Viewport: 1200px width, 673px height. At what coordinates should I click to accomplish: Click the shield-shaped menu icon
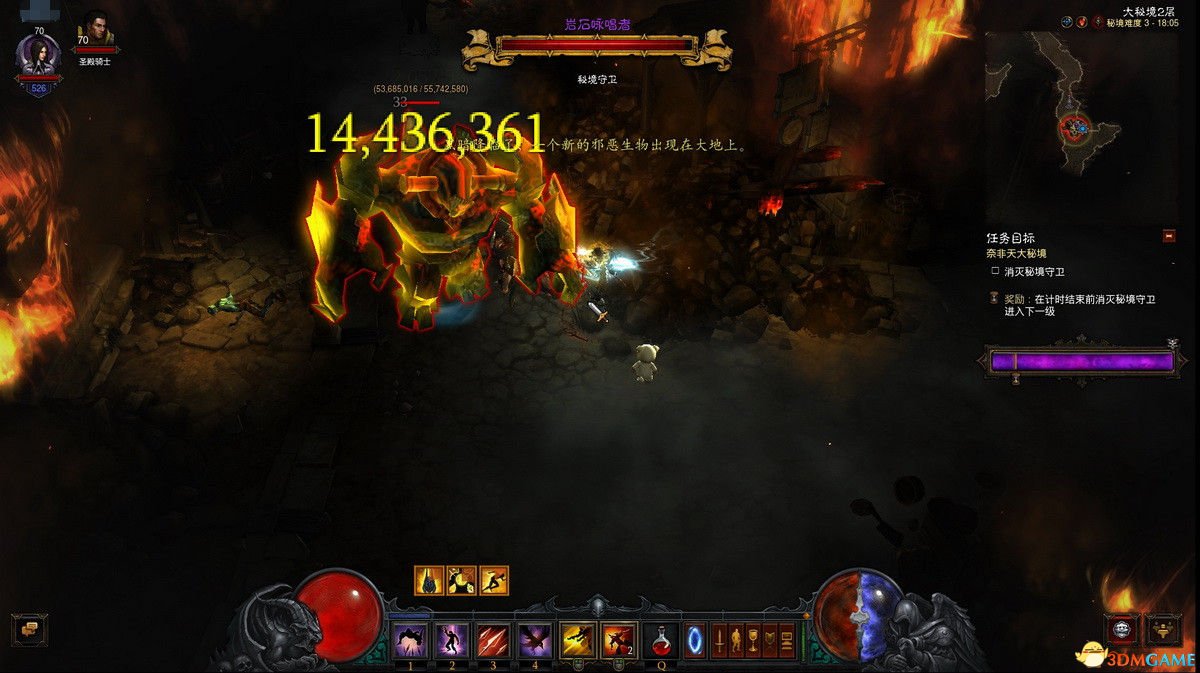770,639
